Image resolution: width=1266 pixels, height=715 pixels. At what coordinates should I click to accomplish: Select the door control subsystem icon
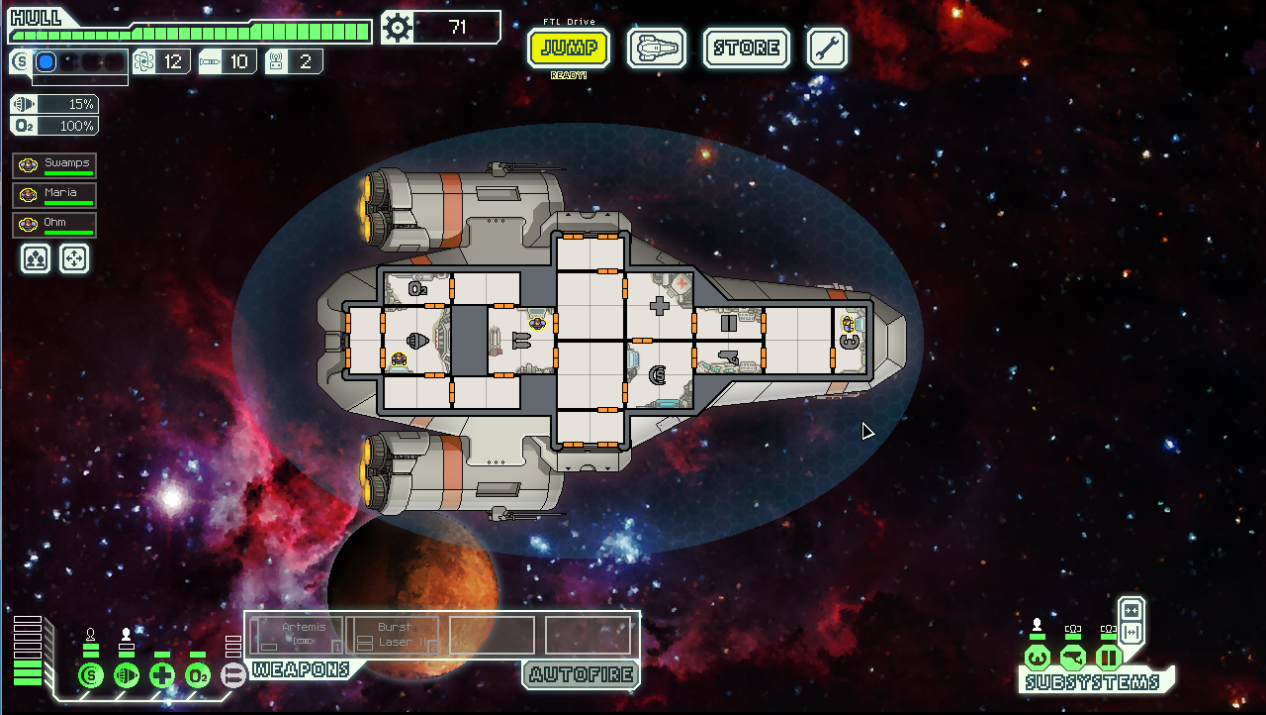click(x=1109, y=658)
